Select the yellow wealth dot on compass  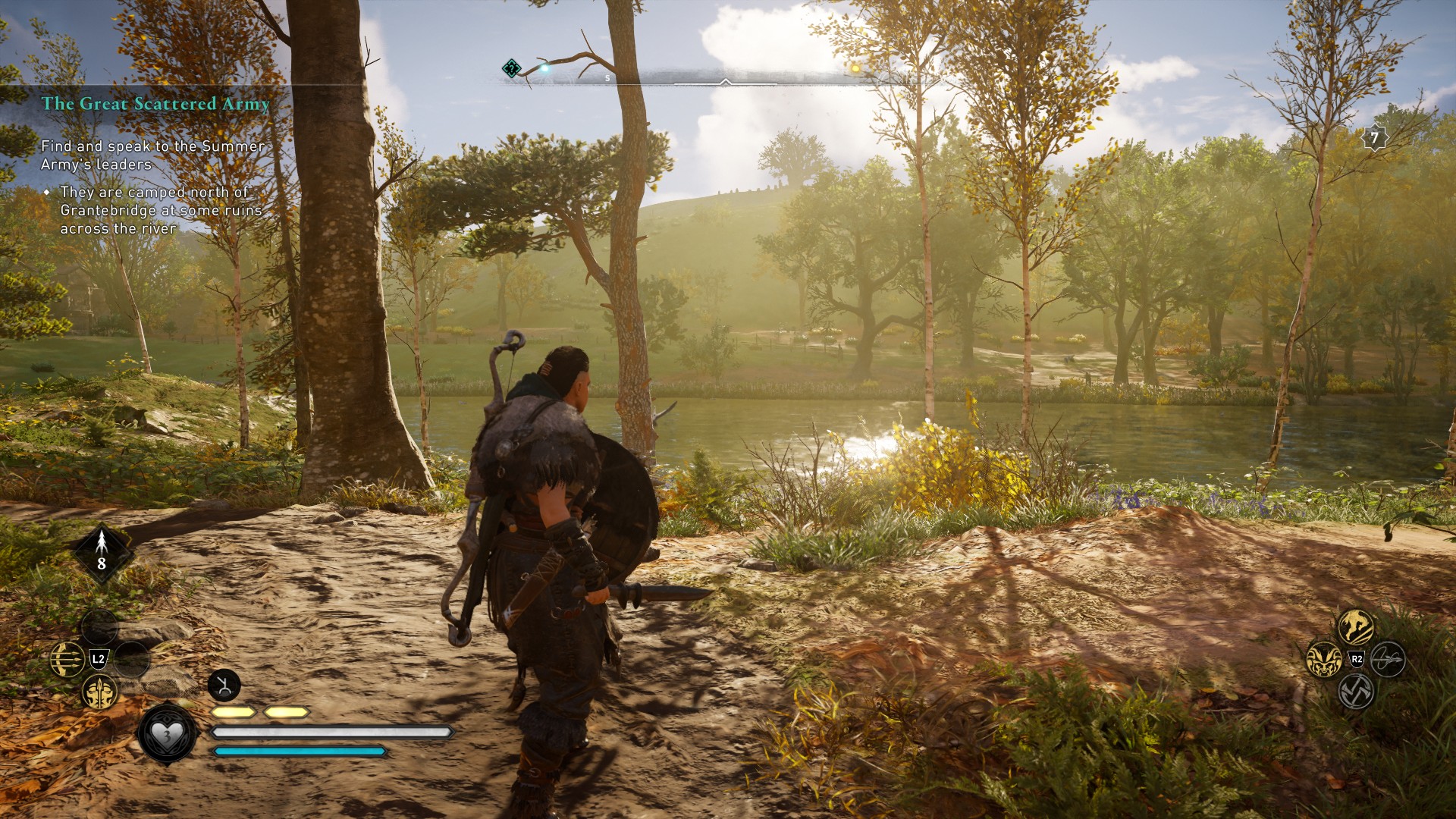pos(855,69)
